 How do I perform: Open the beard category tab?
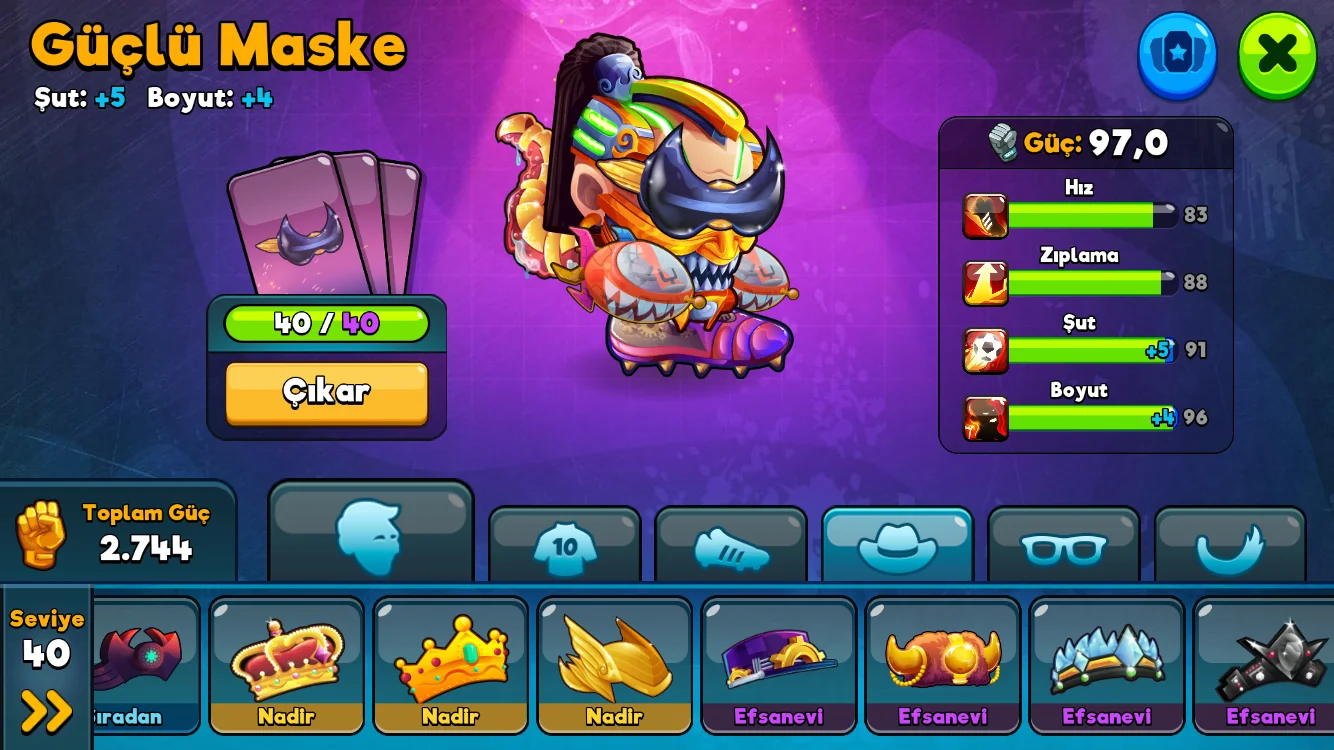tap(1230, 546)
